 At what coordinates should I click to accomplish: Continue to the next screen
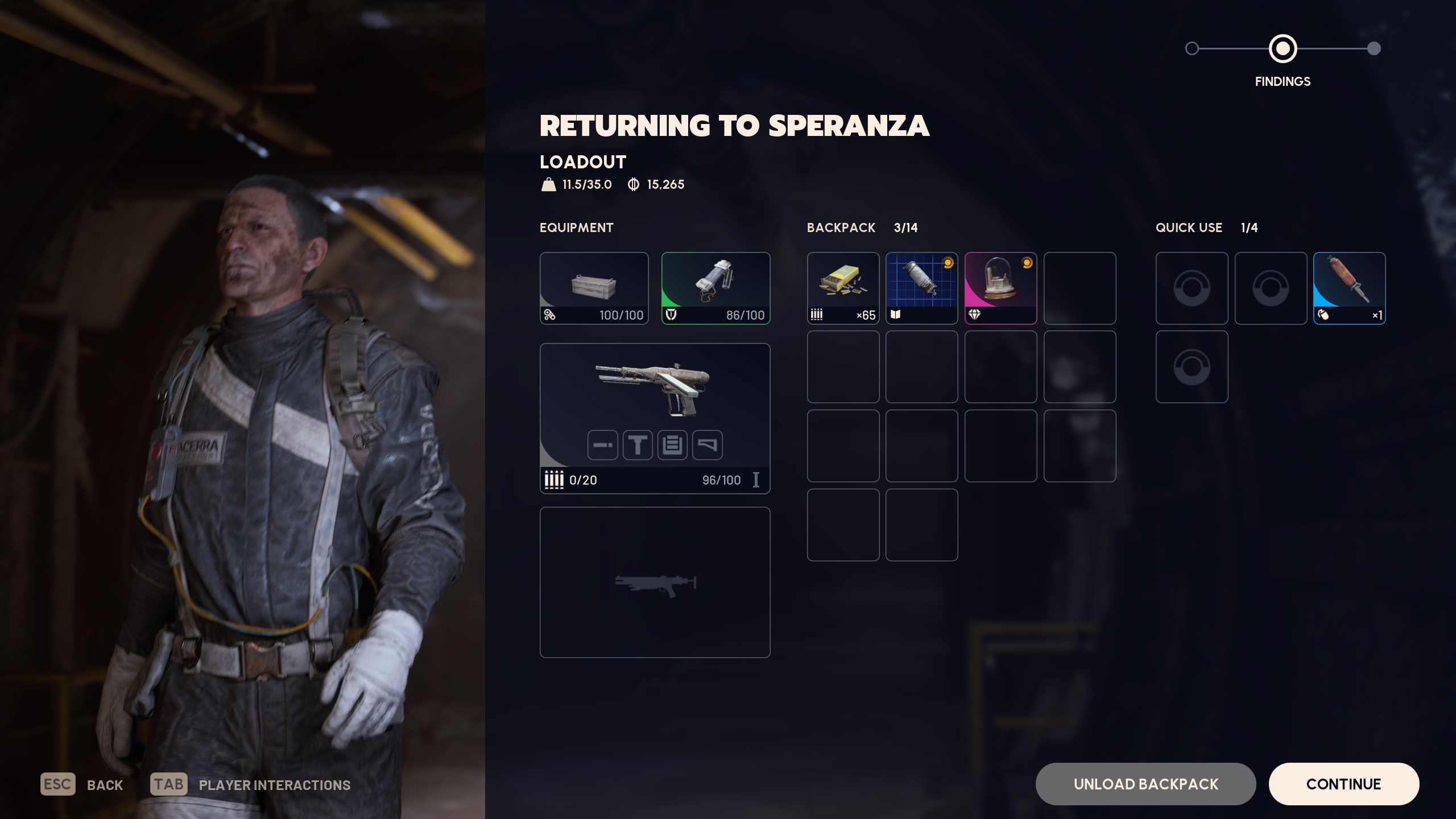point(1343,784)
